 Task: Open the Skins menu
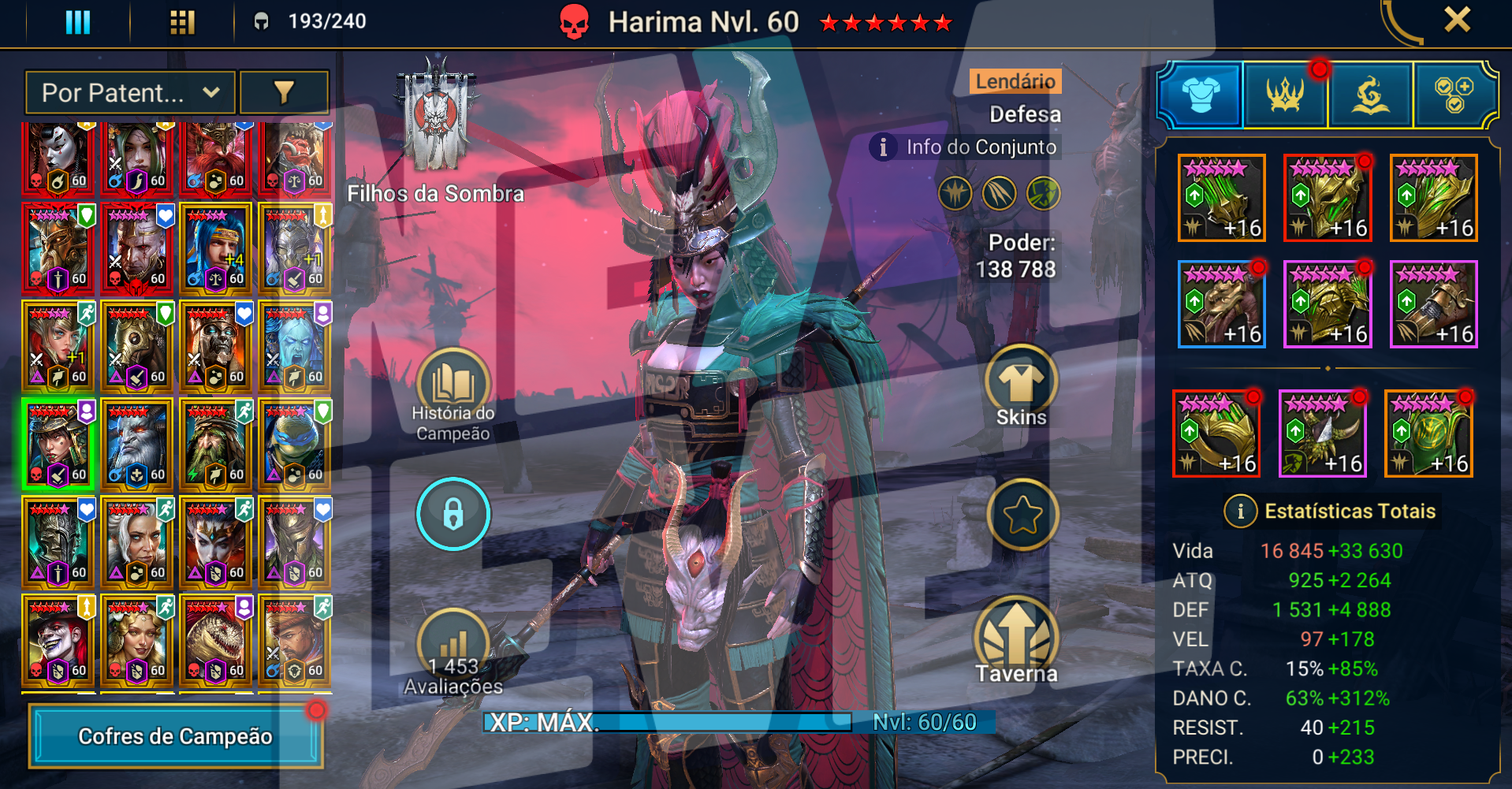pos(1021,386)
